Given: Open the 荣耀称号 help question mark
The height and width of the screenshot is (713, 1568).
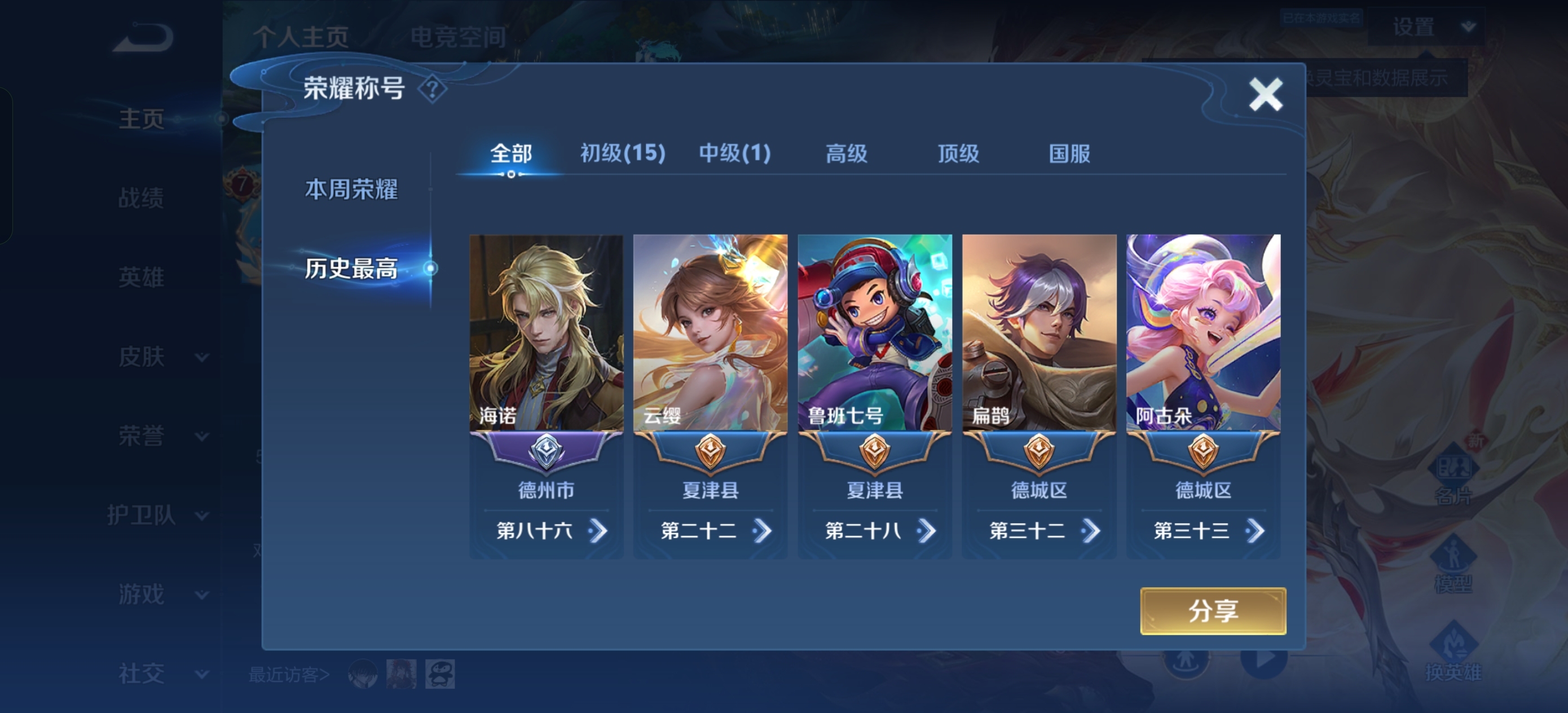Looking at the screenshot, I should click(432, 90).
